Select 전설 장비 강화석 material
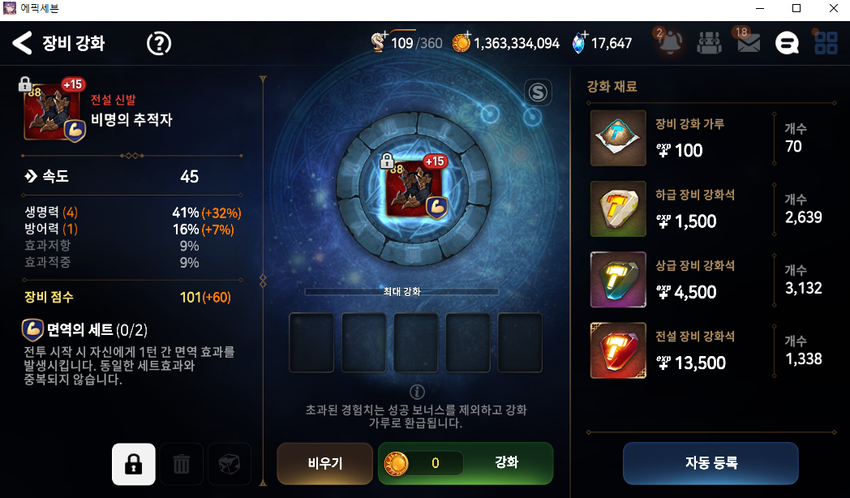 (618, 350)
